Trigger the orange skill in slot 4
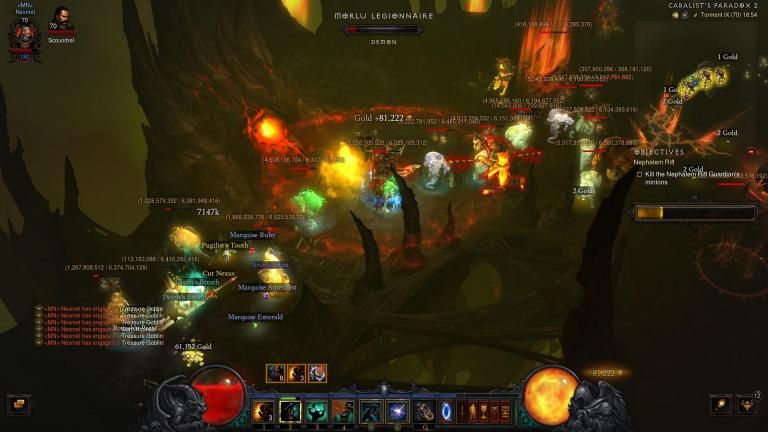768x432 pixels. coord(343,411)
